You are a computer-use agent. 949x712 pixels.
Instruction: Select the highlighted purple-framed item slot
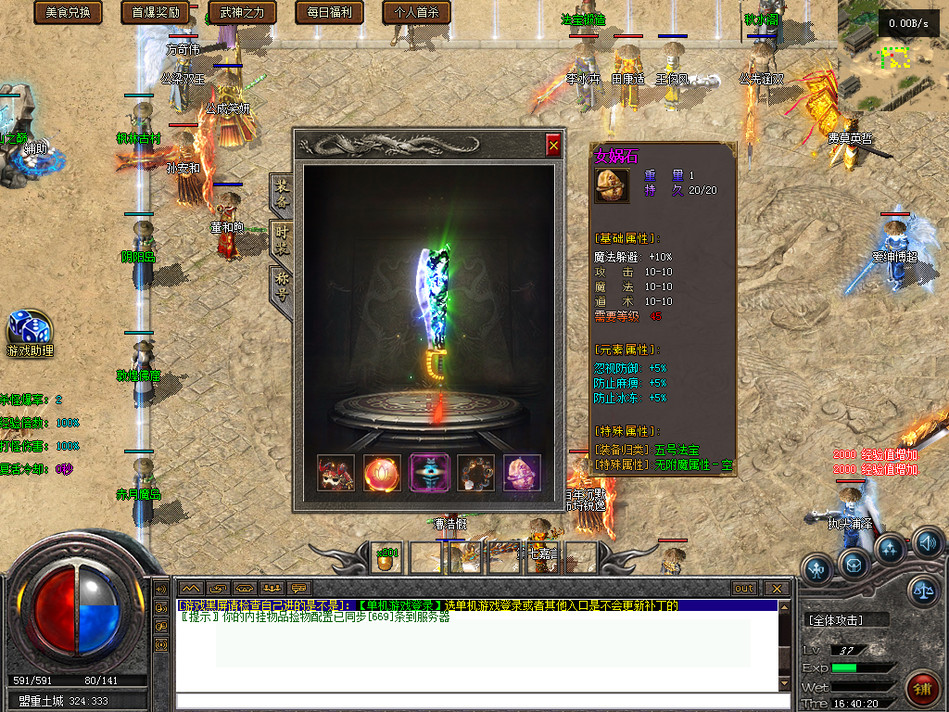tap(429, 473)
